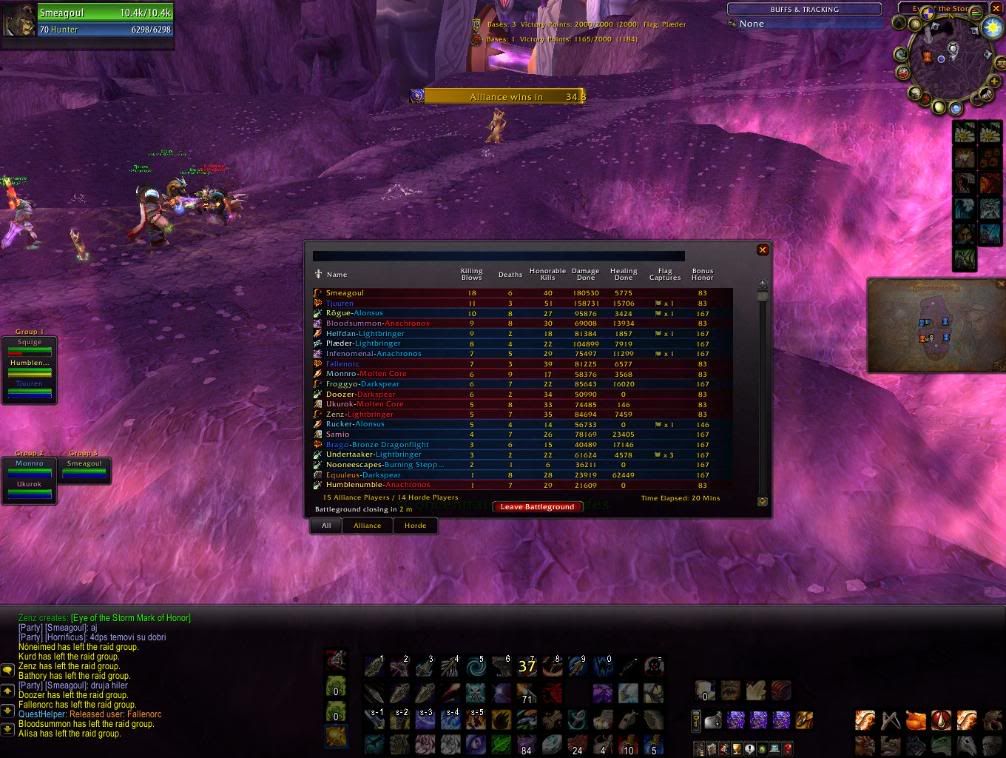Image resolution: width=1006 pixels, height=758 pixels.
Task: Switch to the Horde scoreboard tab
Action: tap(414, 525)
